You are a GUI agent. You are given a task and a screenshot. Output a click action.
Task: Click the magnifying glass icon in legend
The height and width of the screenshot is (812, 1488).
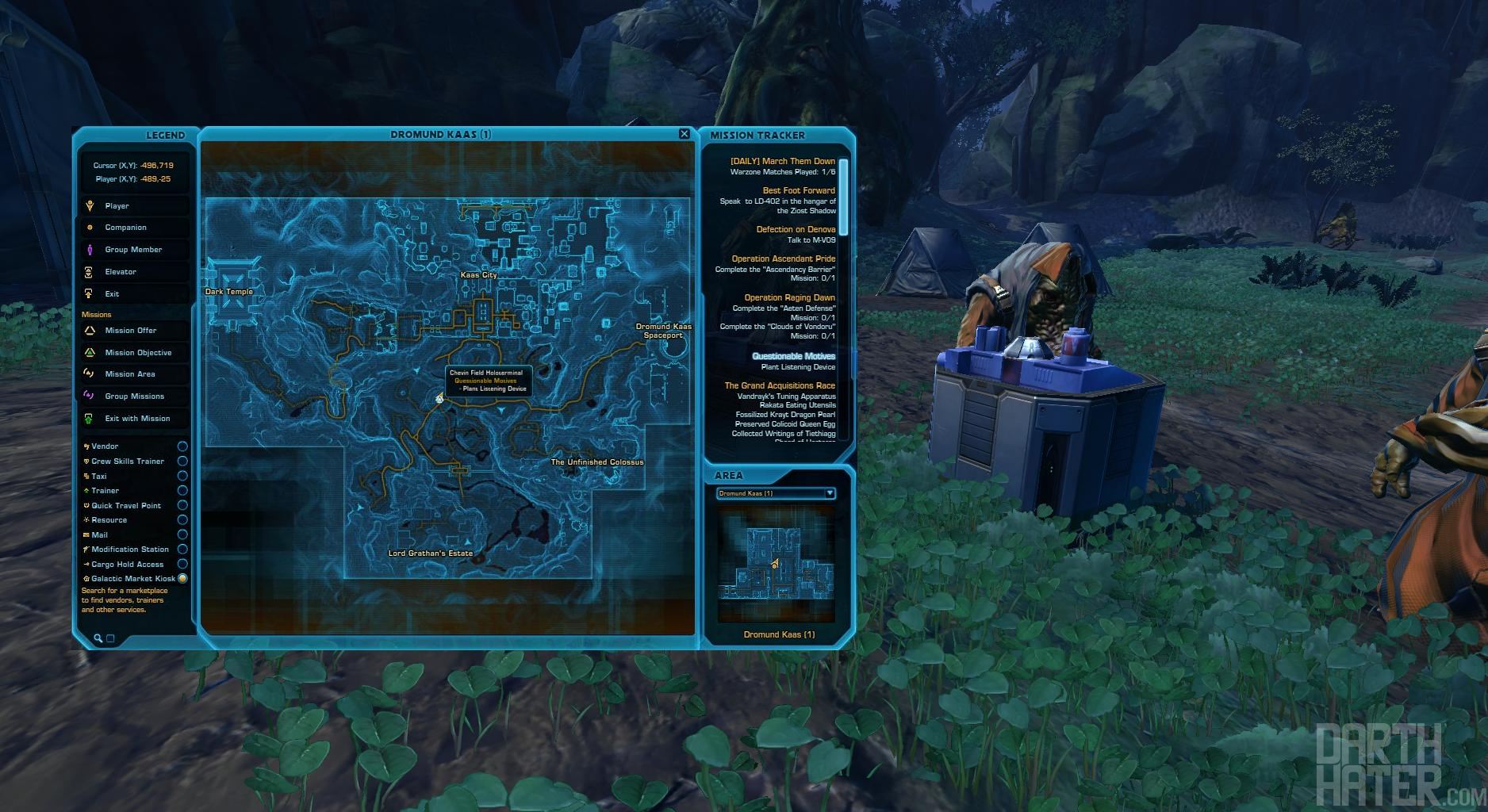click(98, 638)
